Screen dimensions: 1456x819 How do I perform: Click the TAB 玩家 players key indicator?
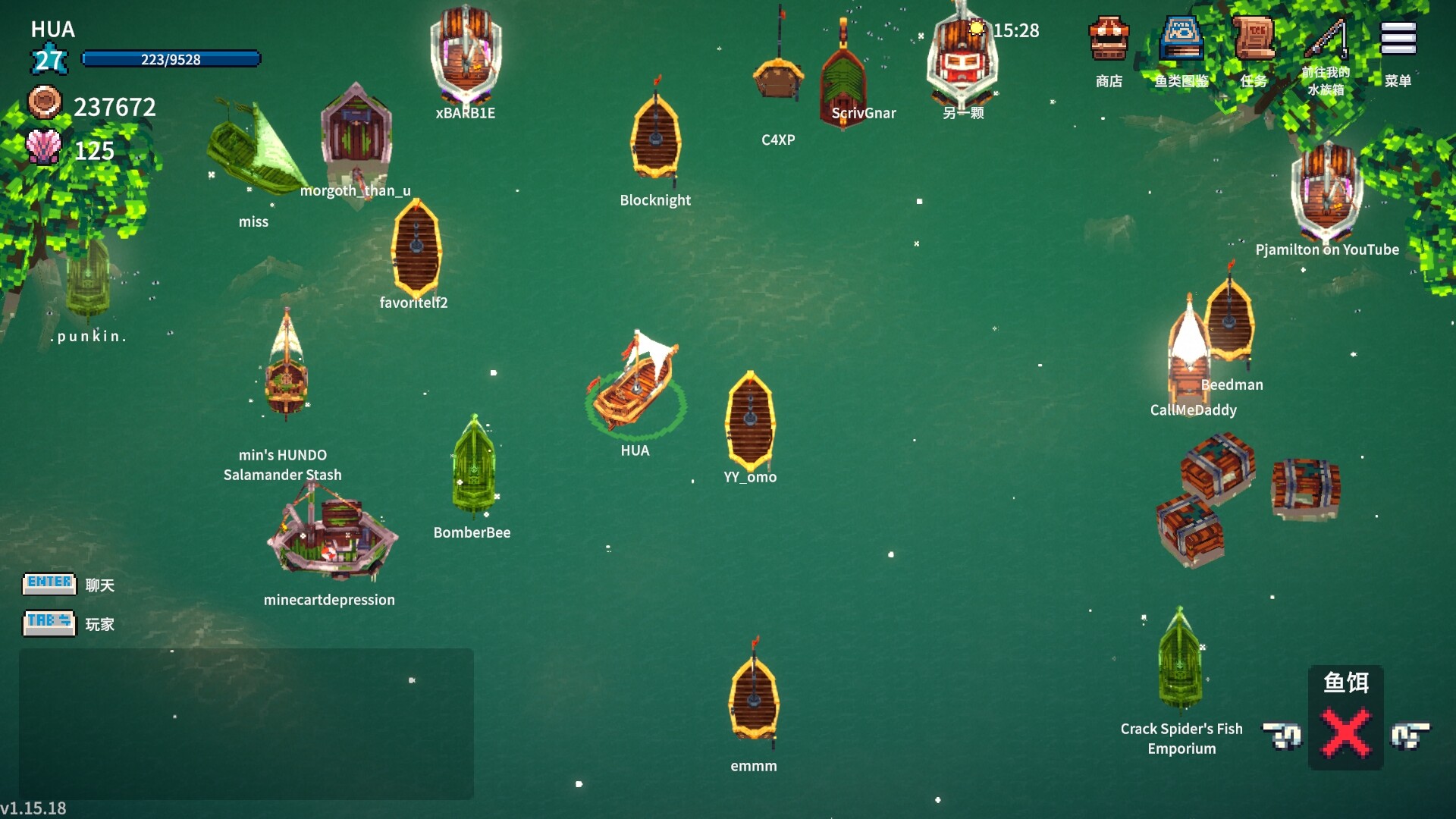pyautogui.click(x=49, y=623)
